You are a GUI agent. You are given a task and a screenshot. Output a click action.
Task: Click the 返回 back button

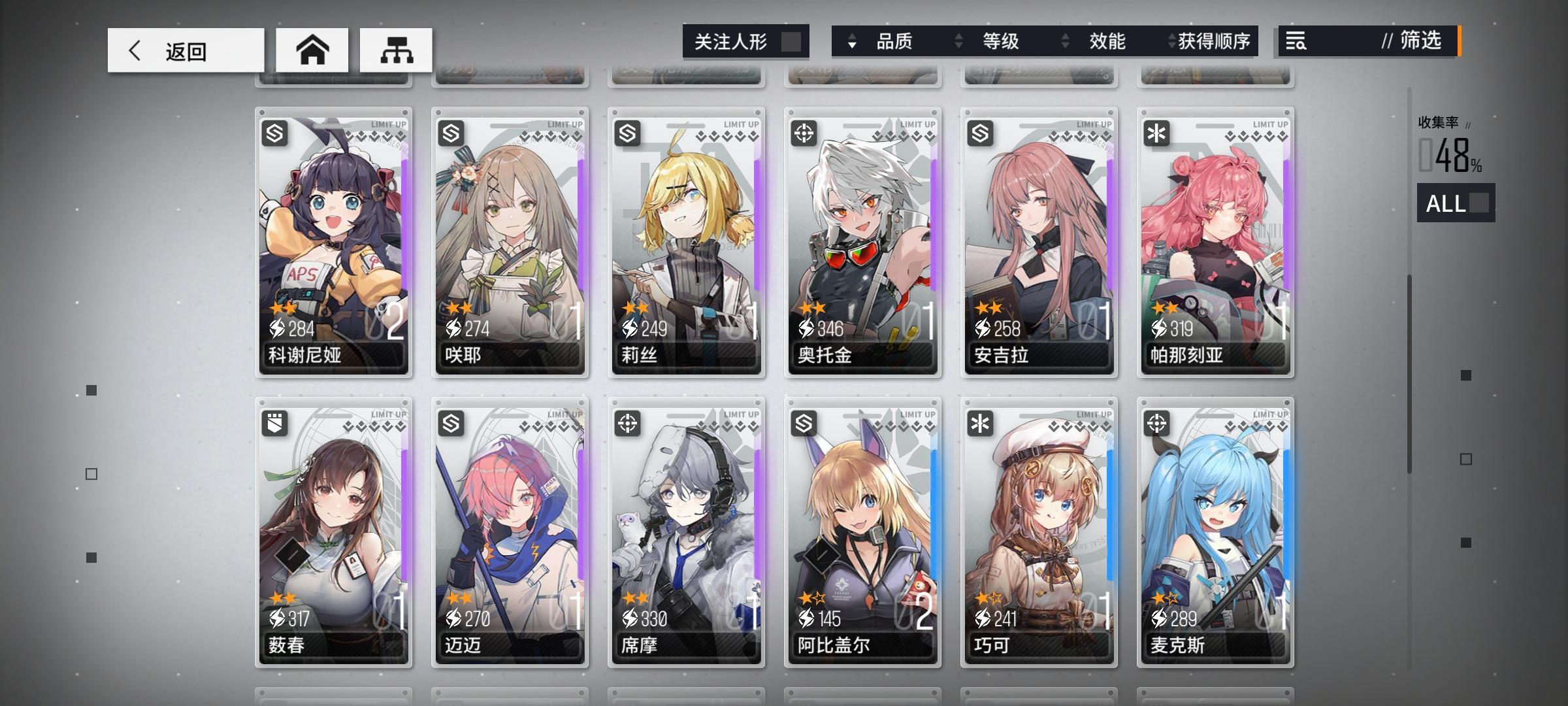185,49
